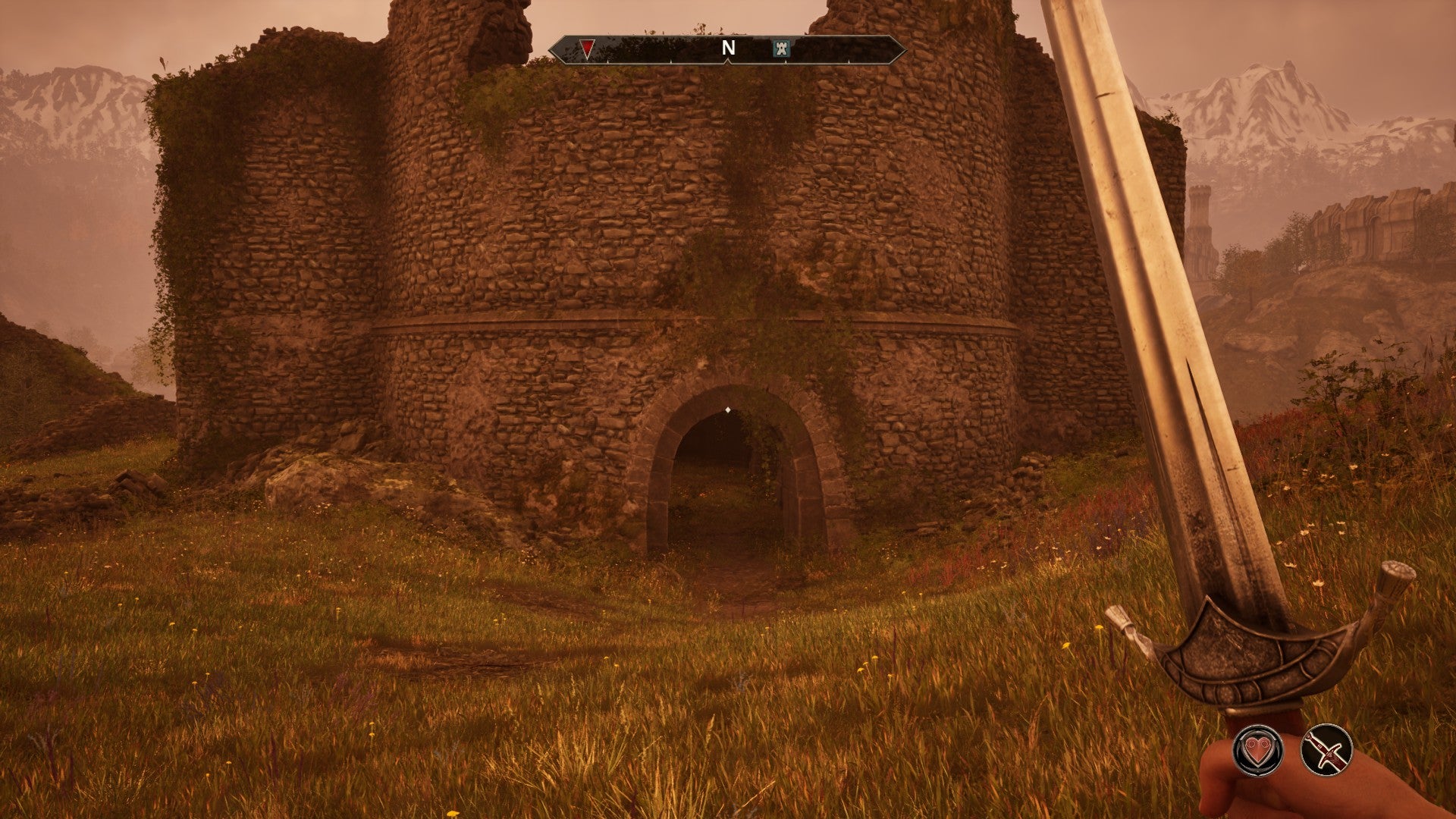Click the castle icon on the compass

[783, 47]
